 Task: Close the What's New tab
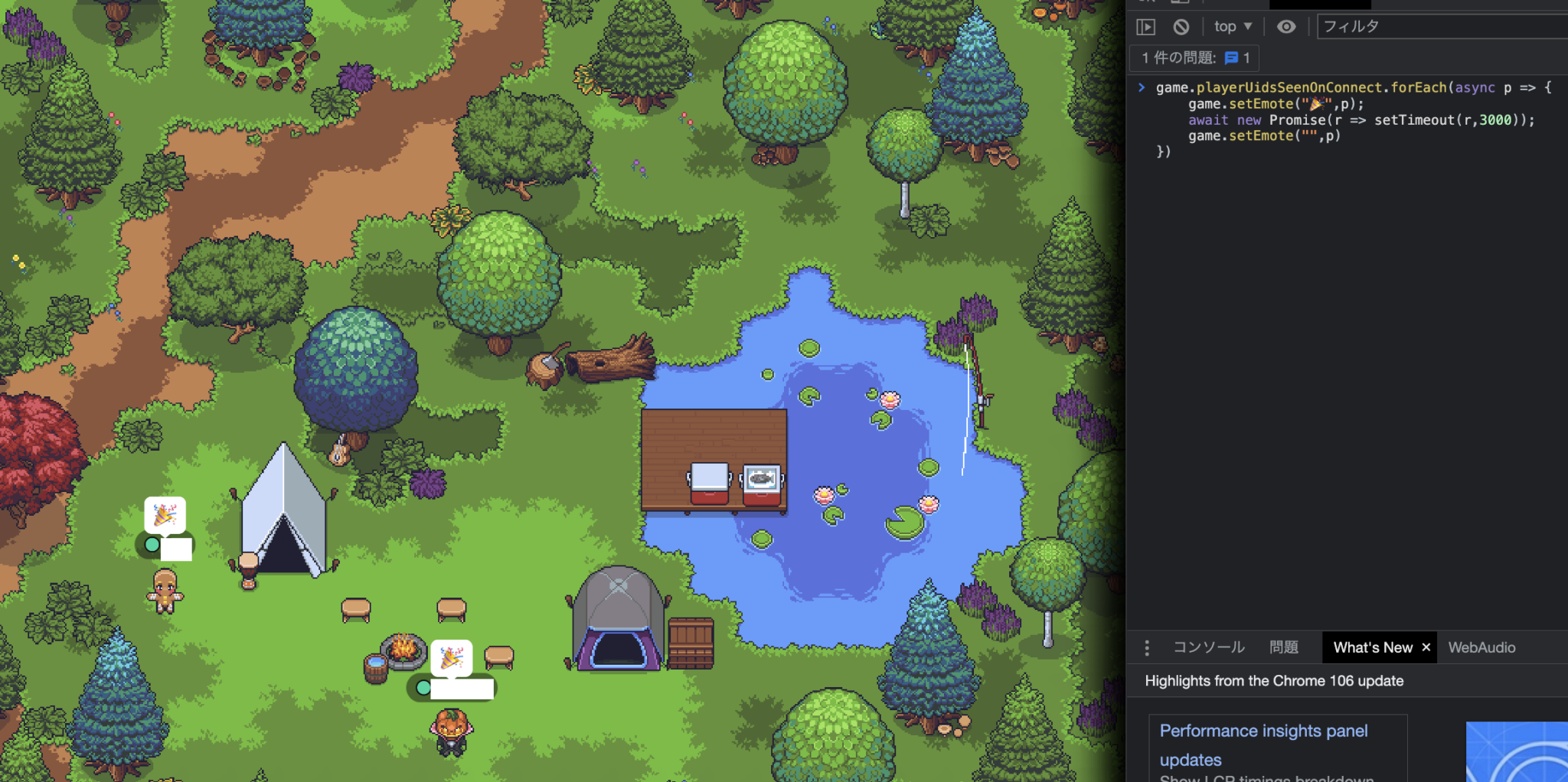coord(1426,647)
